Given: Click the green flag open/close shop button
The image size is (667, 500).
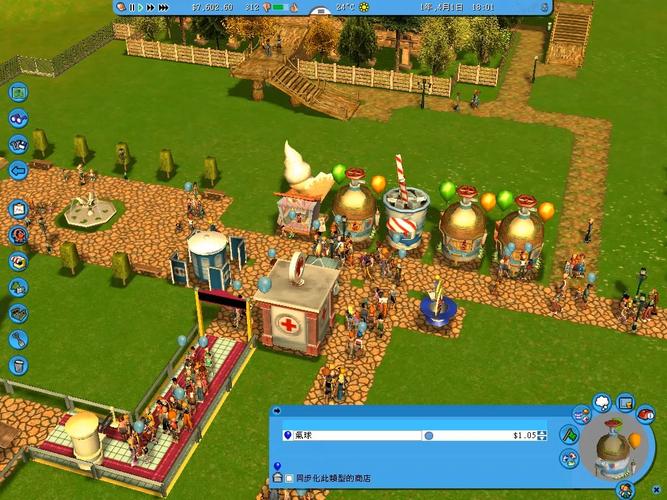Looking at the screenshot, I should click(569, 434).
